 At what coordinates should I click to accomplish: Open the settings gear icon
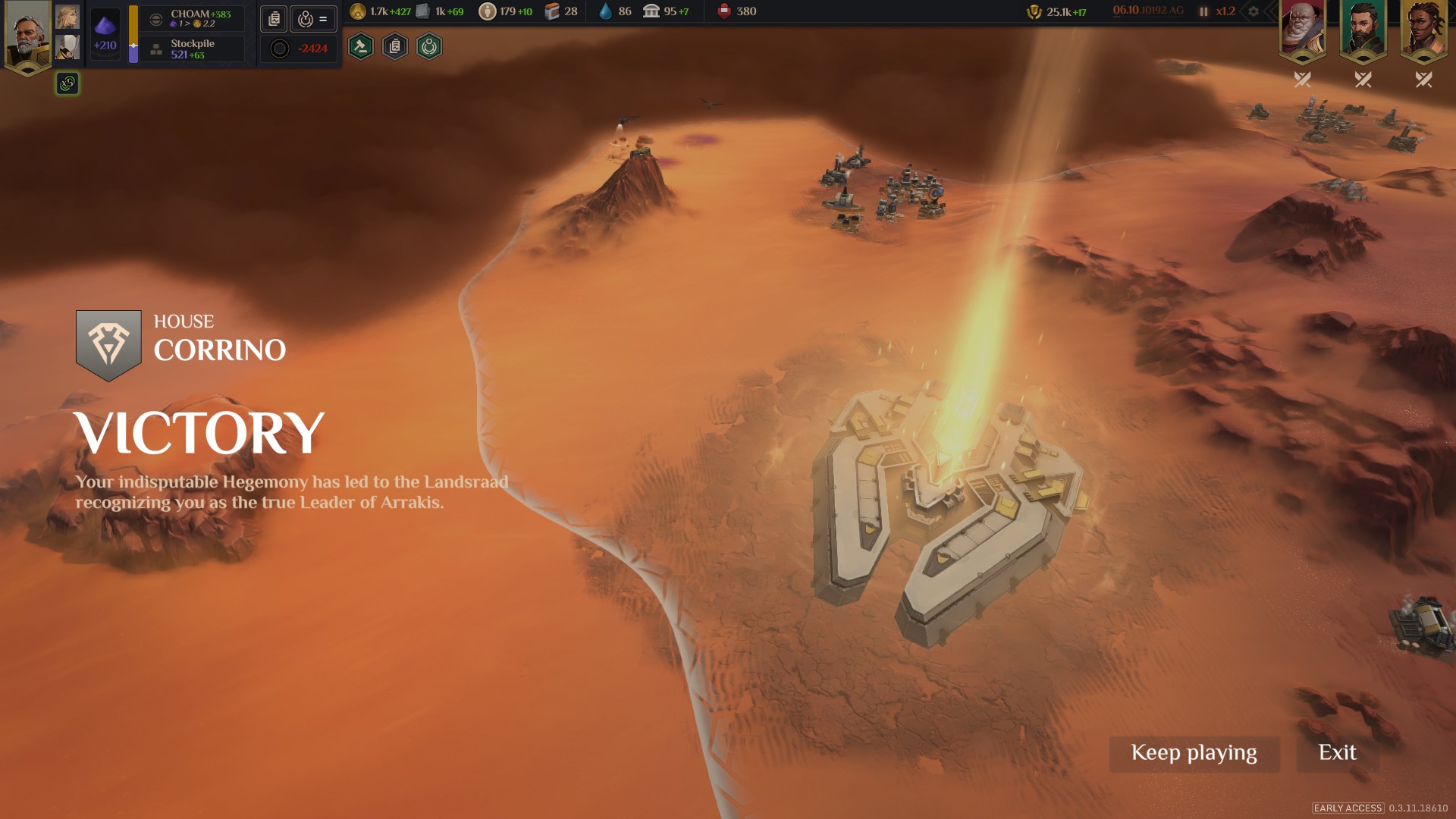(1254, 11)
